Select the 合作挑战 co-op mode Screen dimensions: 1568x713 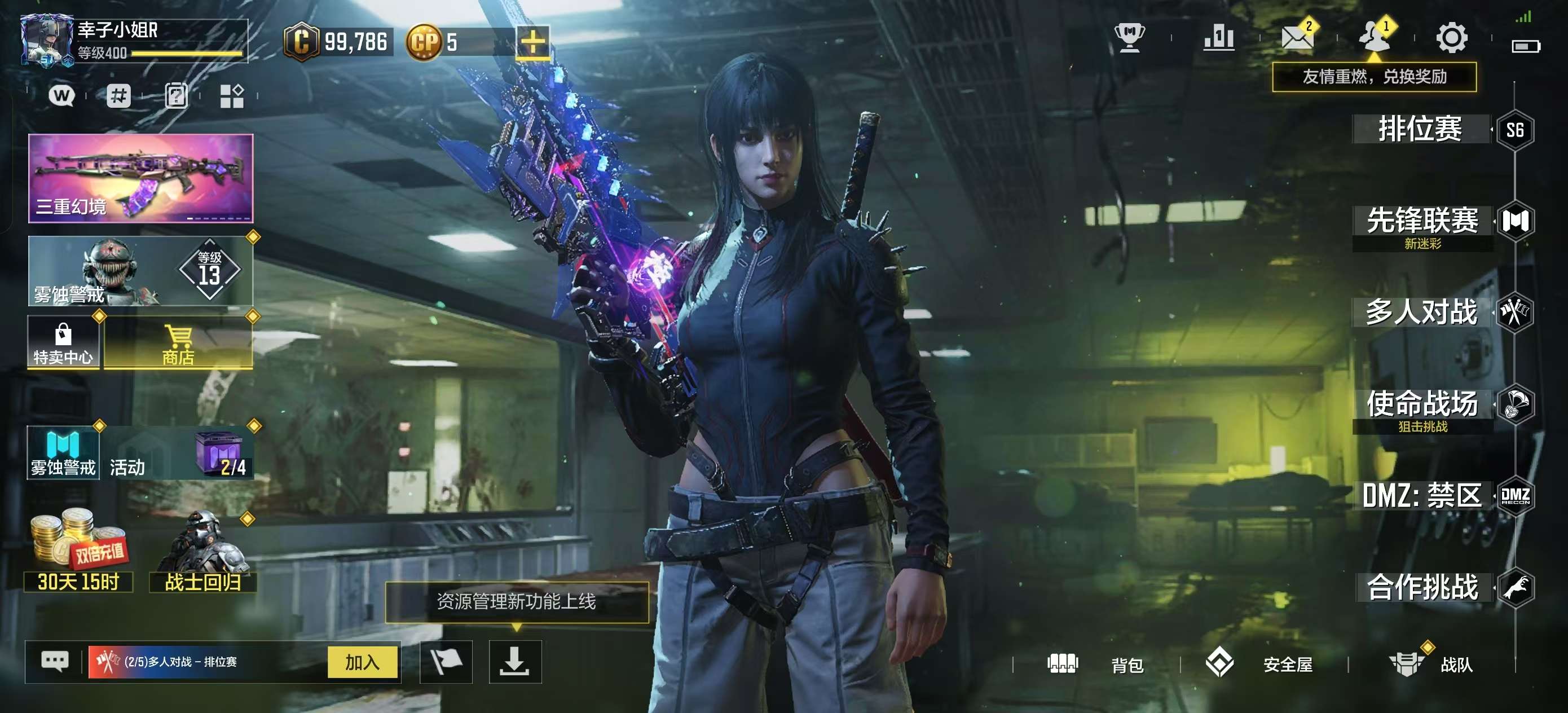pyautogui.click(x=1422, y=588)
